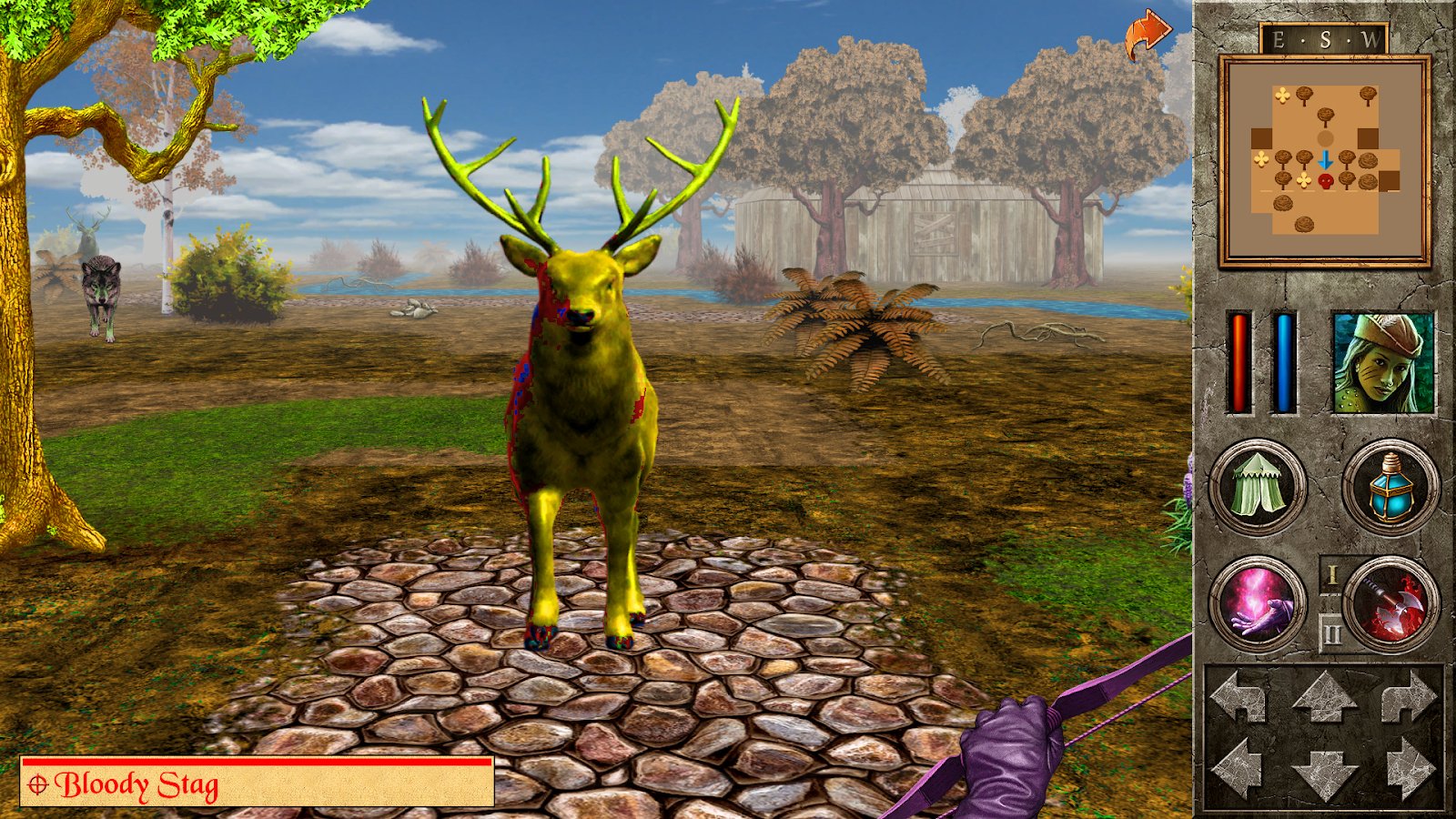The height and width of the screenshot is (819, 1456).
Task: Click the orange curved arrow icon
Action: tap(1146, 35)
